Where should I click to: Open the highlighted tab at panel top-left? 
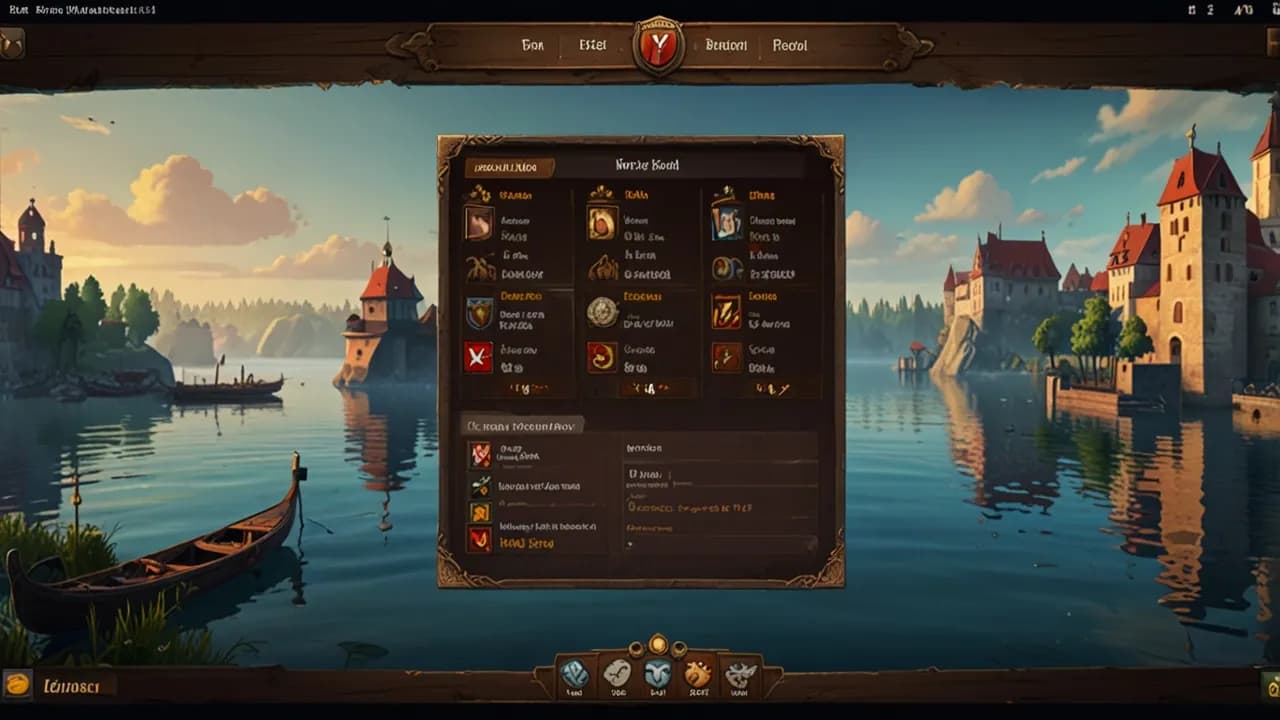tap(509, 167)
